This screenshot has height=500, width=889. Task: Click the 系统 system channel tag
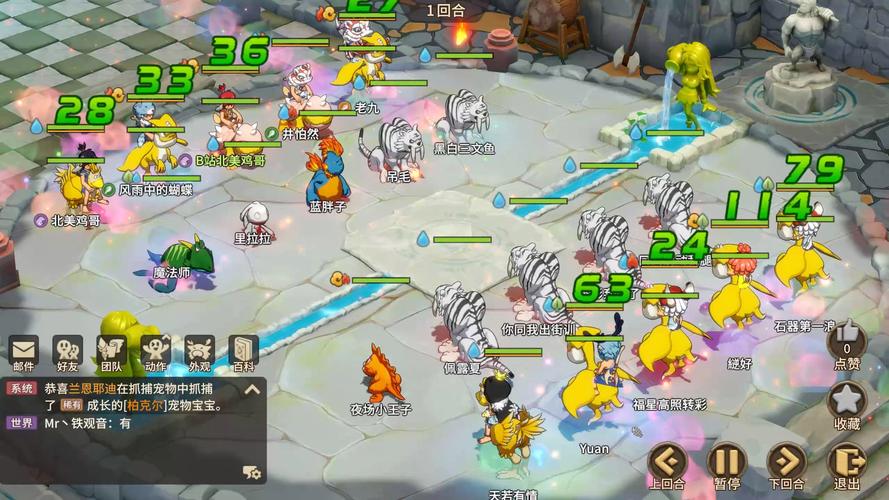[x=22, y=388]
